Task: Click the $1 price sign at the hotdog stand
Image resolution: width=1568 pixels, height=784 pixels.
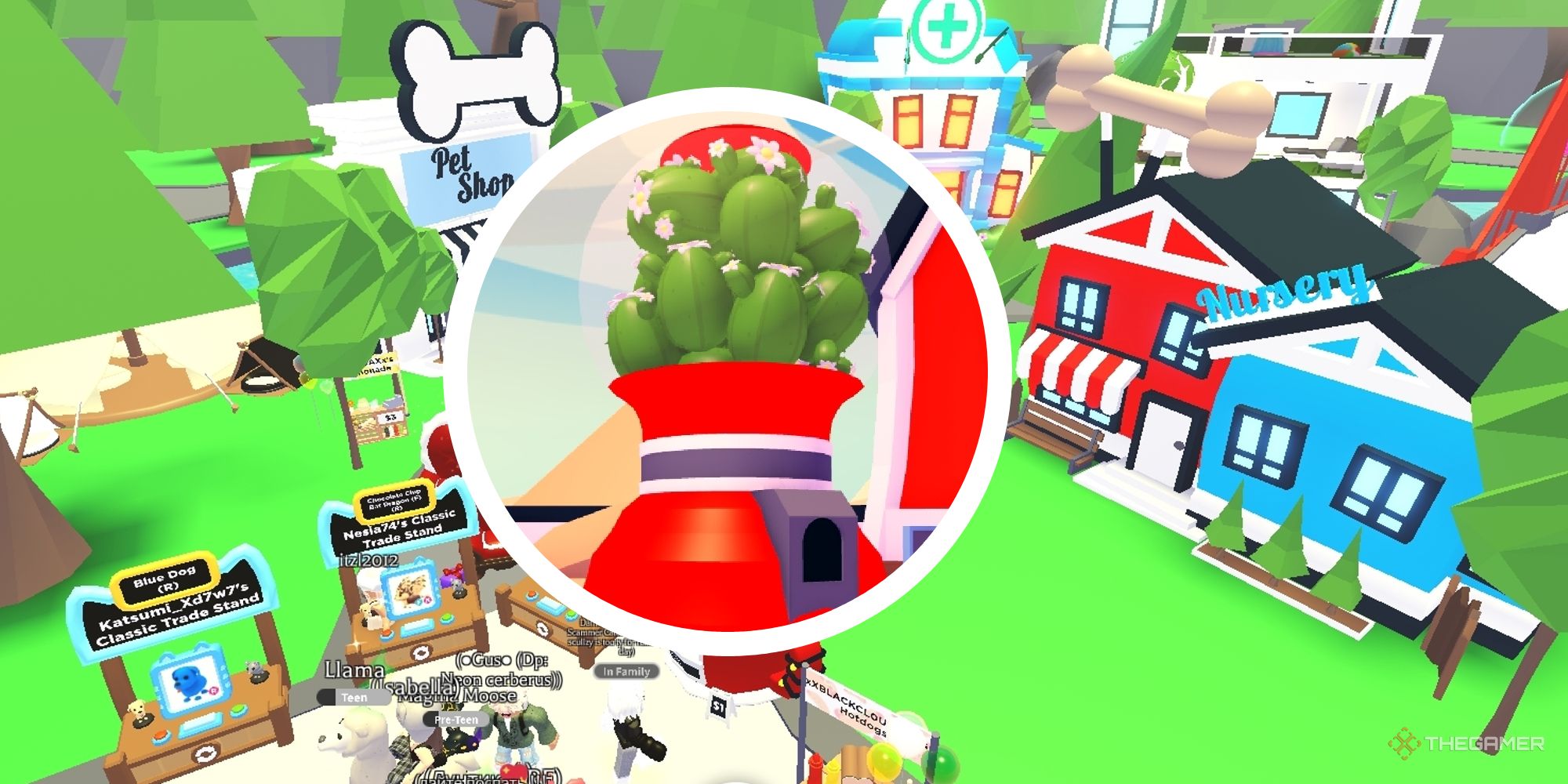Action: click(x=720, y=706)
